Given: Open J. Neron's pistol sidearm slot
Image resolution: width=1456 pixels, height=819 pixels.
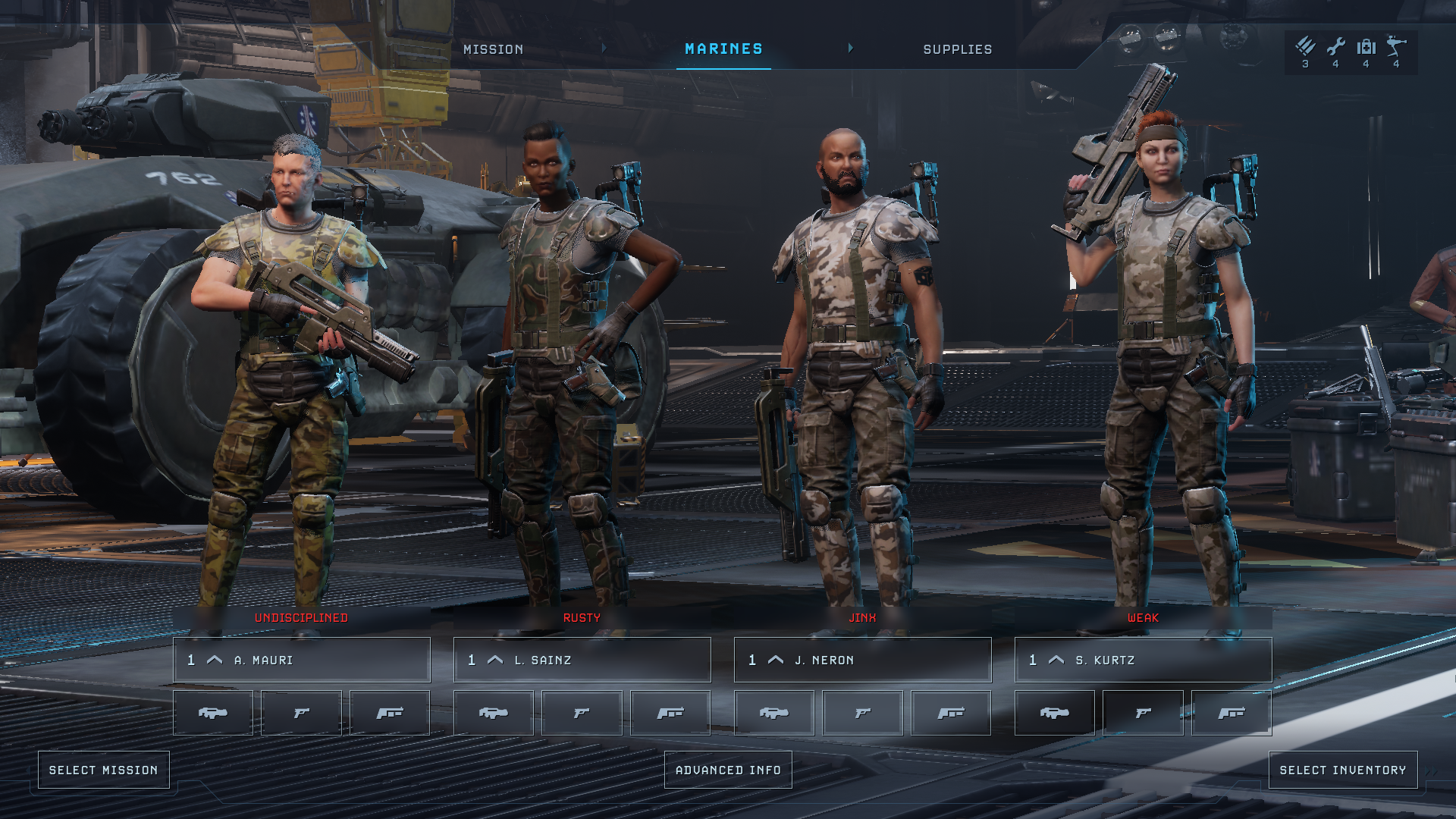Looking at the screenshot, I should coord(862,713).
